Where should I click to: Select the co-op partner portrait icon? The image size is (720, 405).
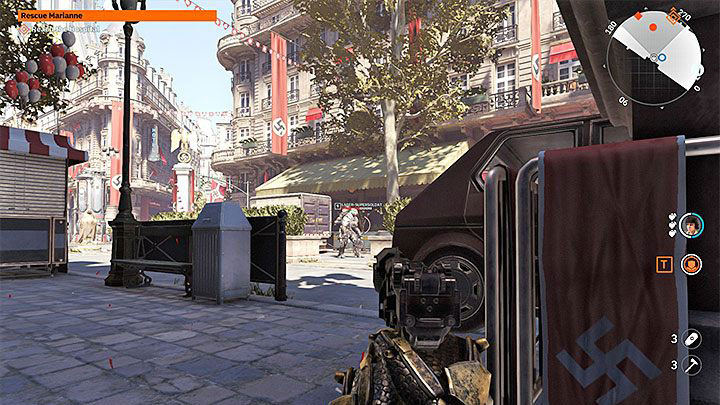(690, 226)
